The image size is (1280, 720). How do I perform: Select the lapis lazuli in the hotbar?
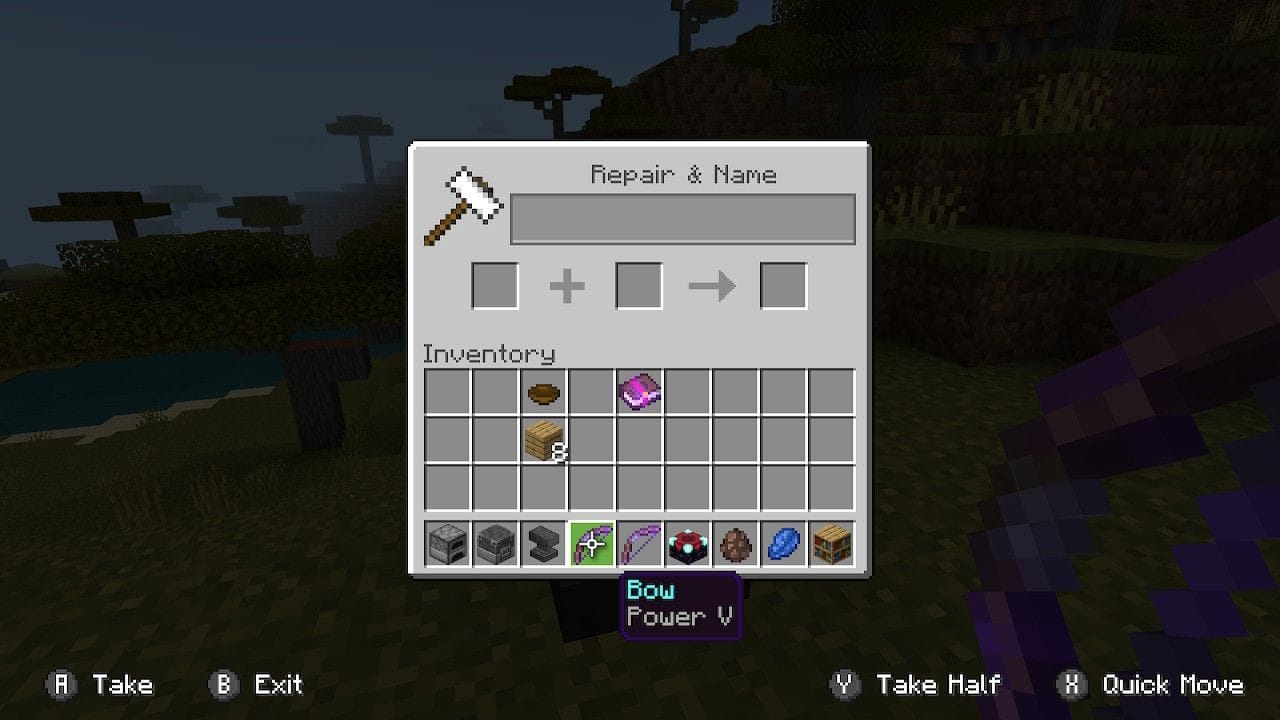pos(783,543)
